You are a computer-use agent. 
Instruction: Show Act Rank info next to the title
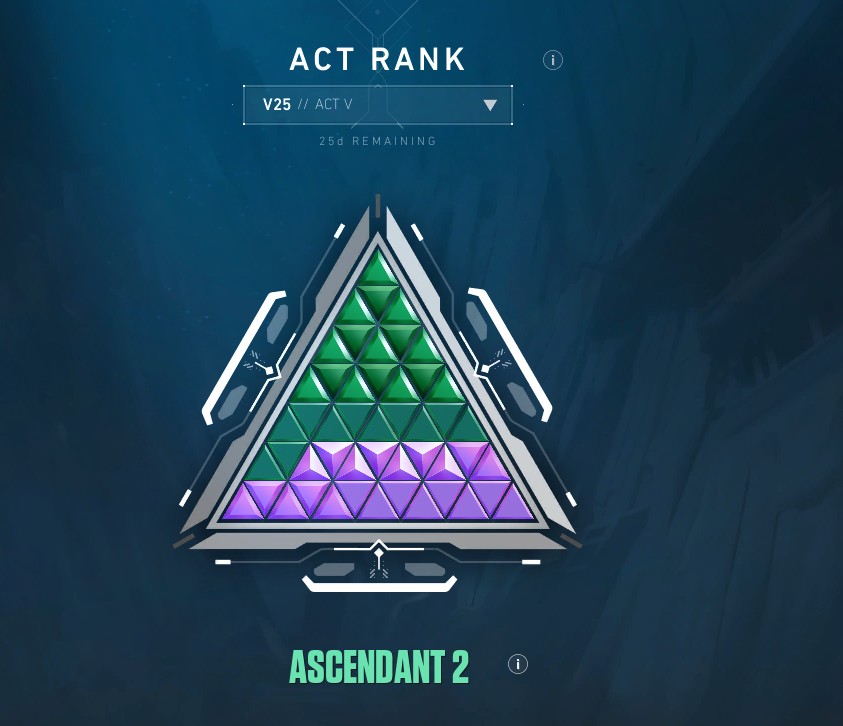click(x=553, y=60)
